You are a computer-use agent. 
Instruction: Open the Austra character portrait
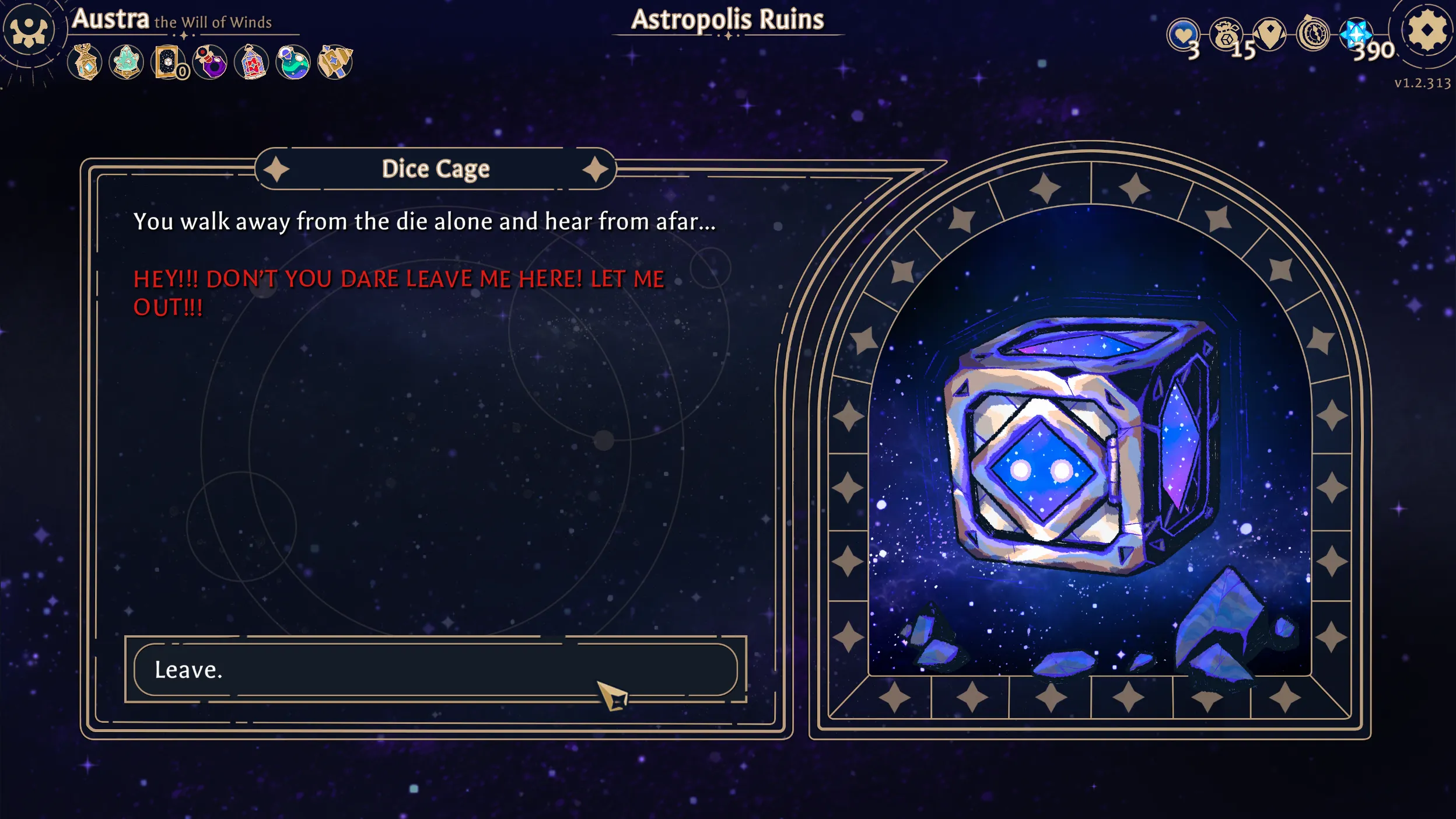28,28
